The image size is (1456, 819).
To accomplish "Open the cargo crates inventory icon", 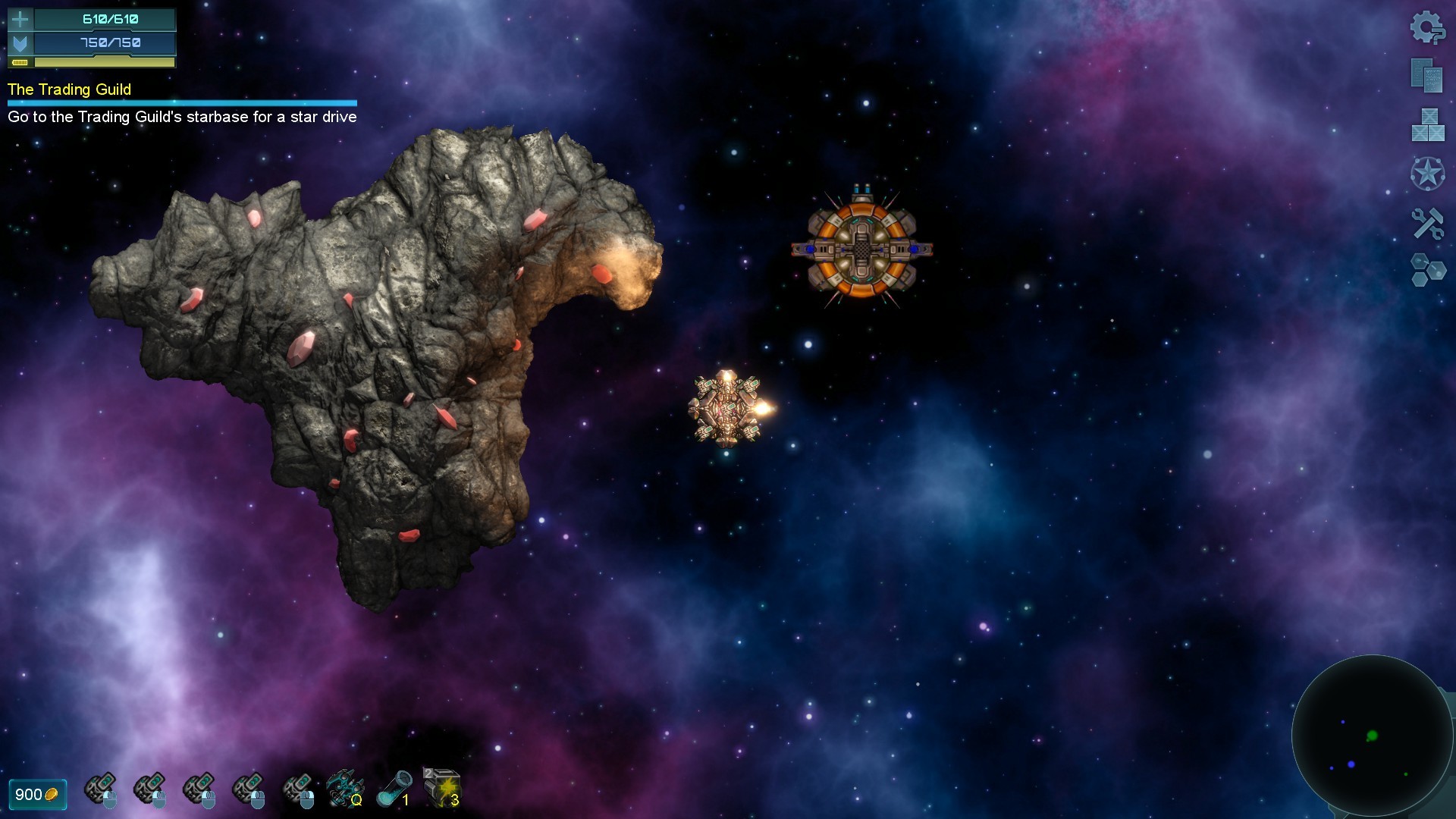I will (1428, 125).
